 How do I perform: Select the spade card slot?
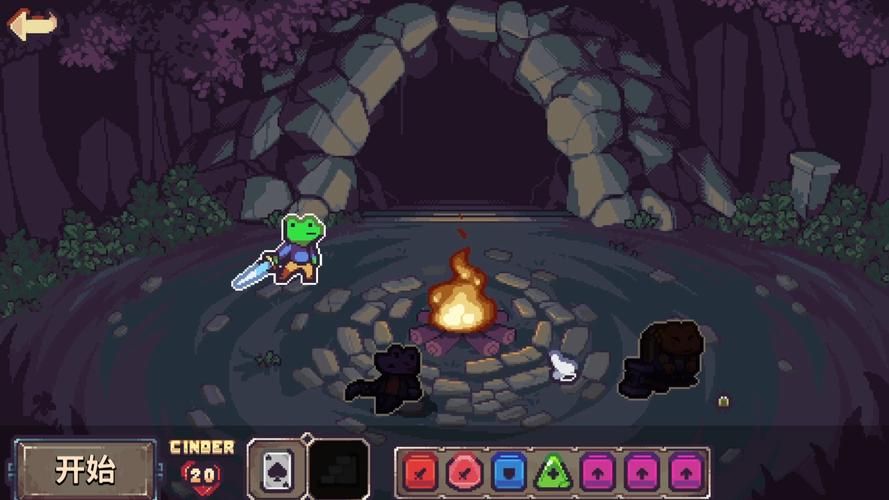[x=275, y=468]
